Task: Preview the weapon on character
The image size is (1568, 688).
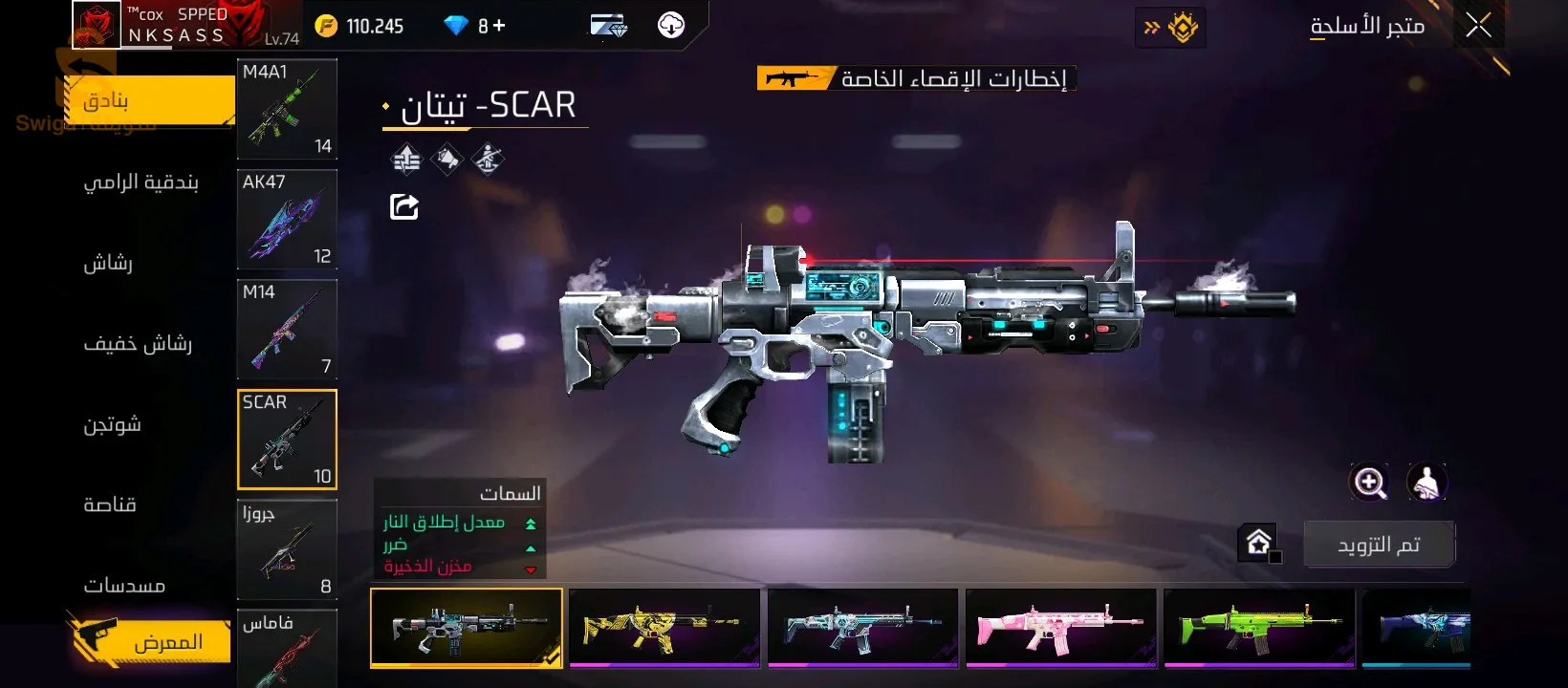Action: tap(1426, 483)
